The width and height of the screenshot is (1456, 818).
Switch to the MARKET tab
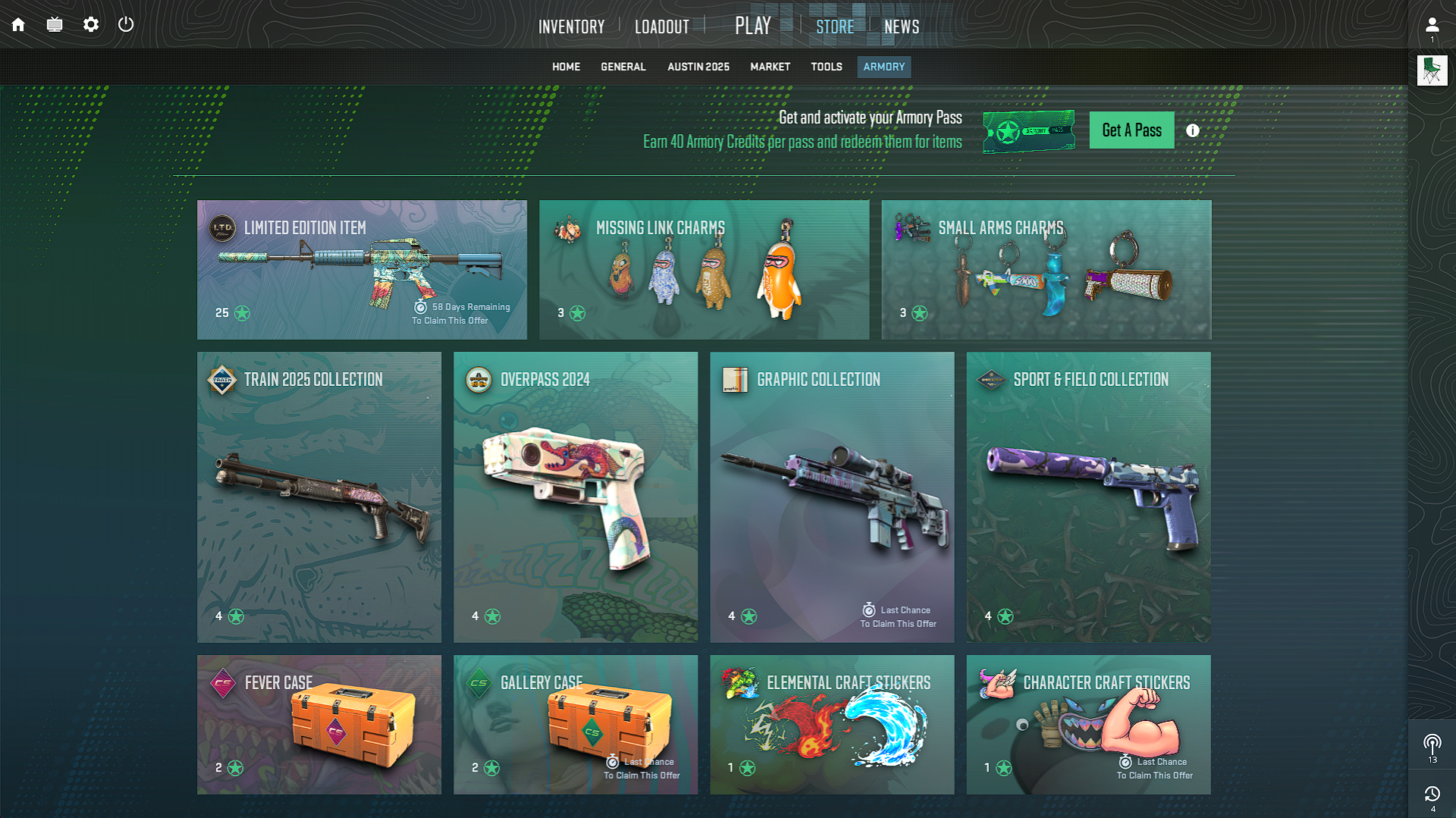point(770,67)
